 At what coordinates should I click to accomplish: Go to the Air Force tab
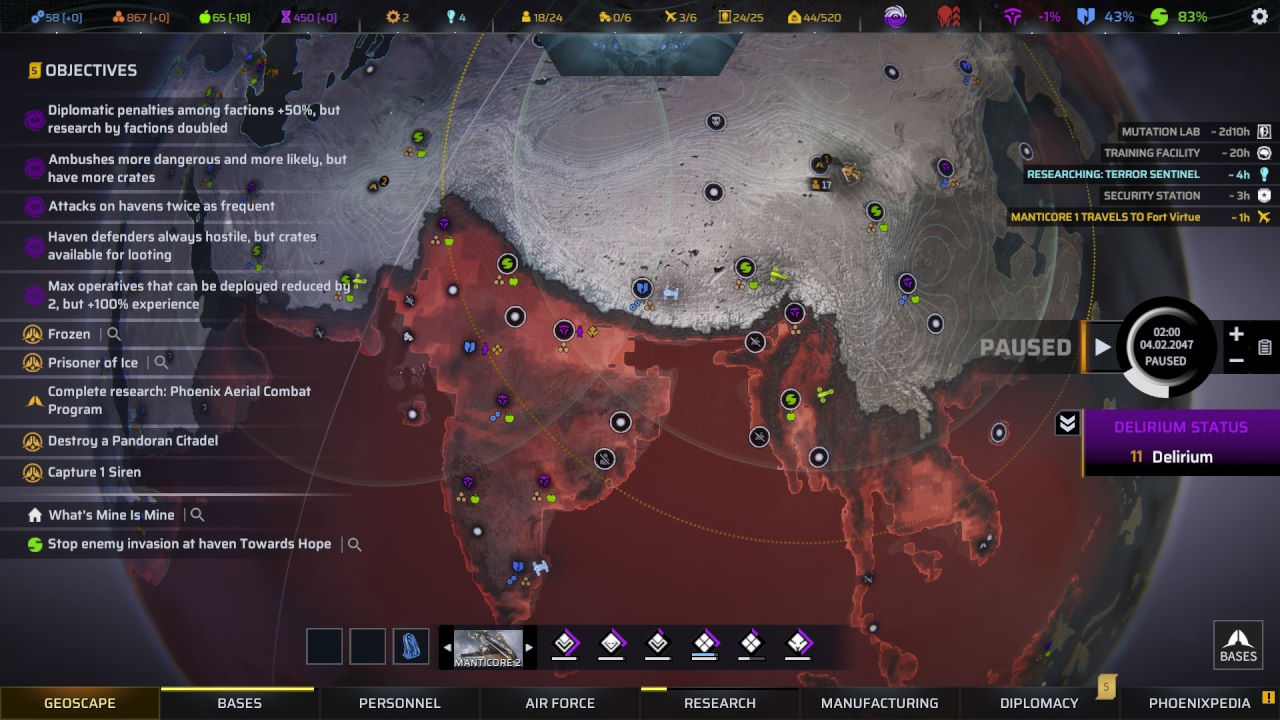[560, 703]
